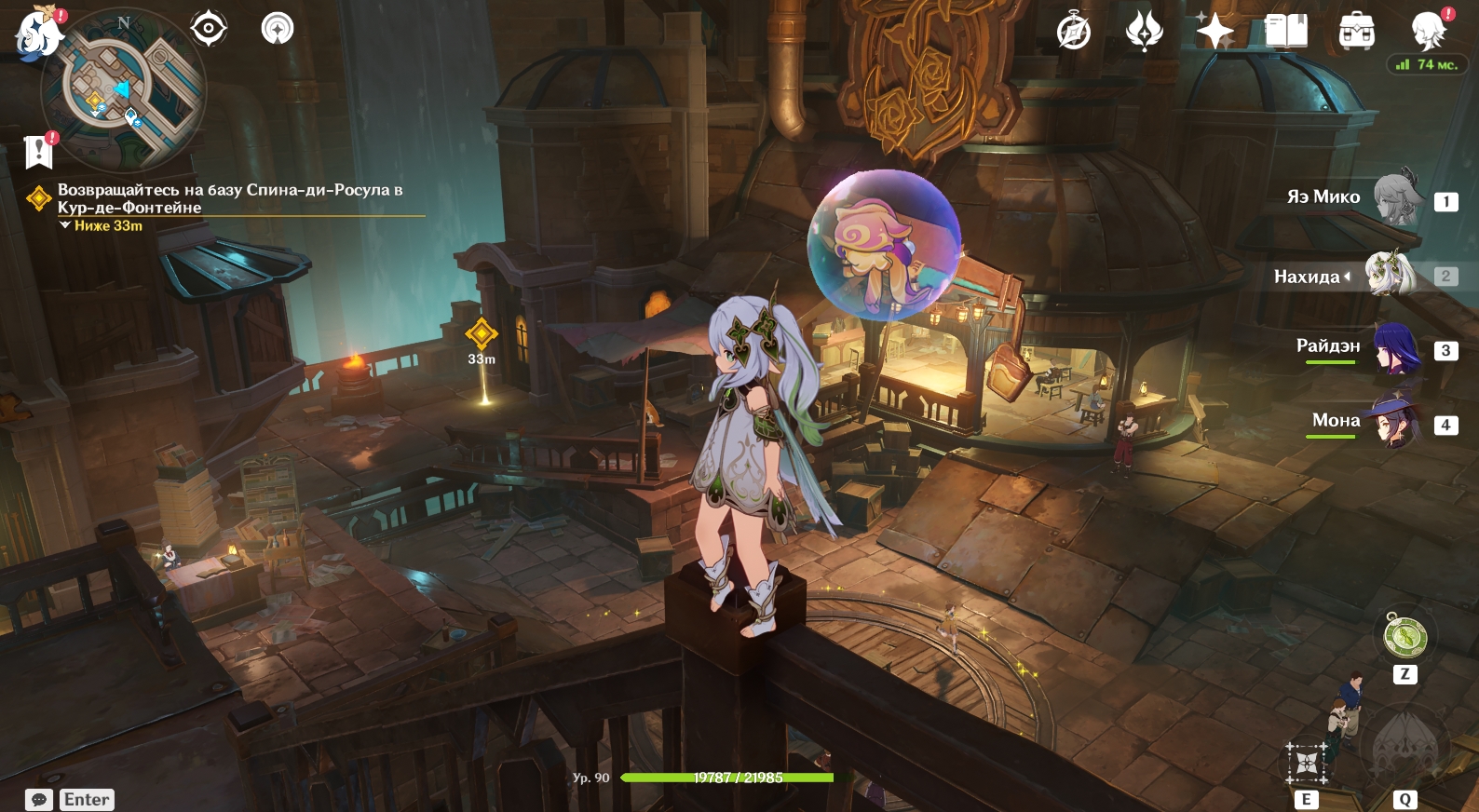Select party member Нахида
The image size is (1479, 812).
1390,276
